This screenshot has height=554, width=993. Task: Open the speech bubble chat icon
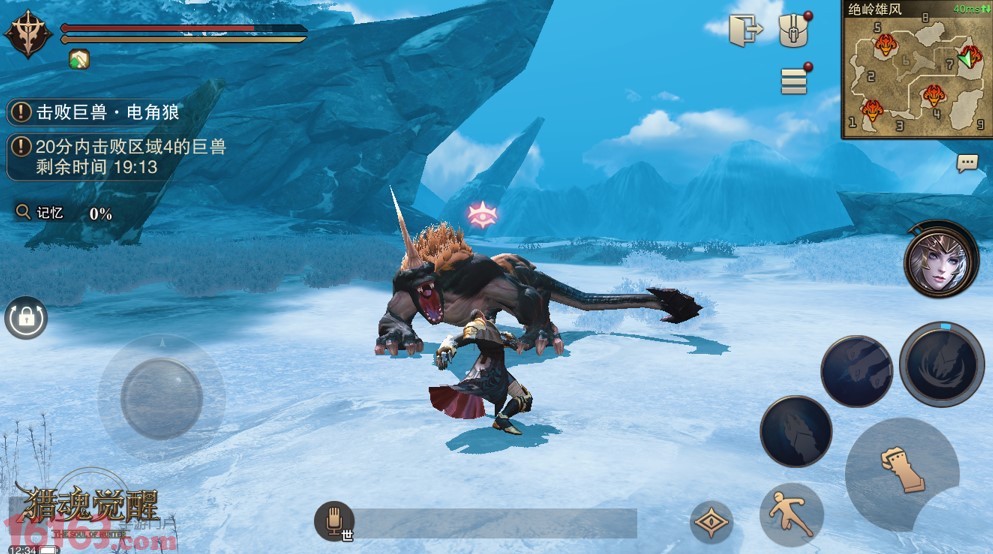tap(967, 162)
